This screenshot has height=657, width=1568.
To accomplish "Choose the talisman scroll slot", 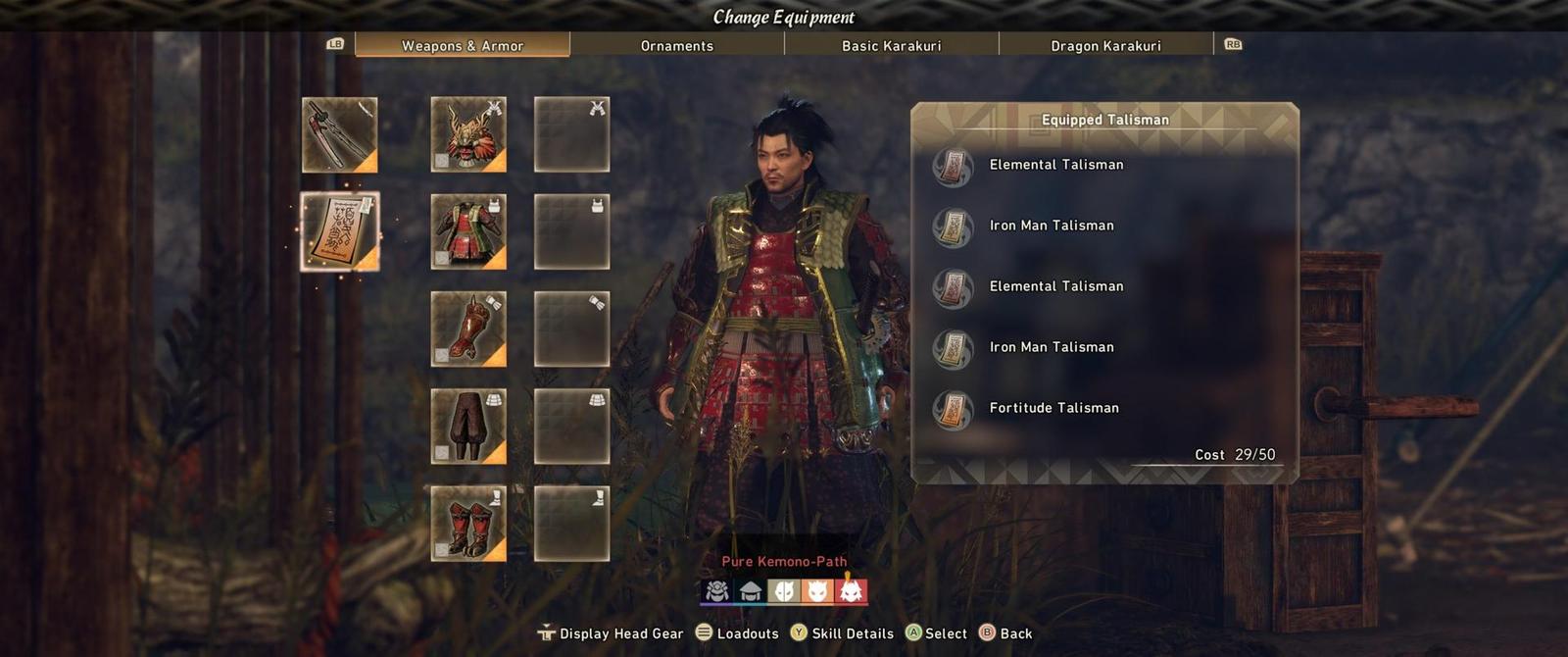I will click(x=339, y=231).
